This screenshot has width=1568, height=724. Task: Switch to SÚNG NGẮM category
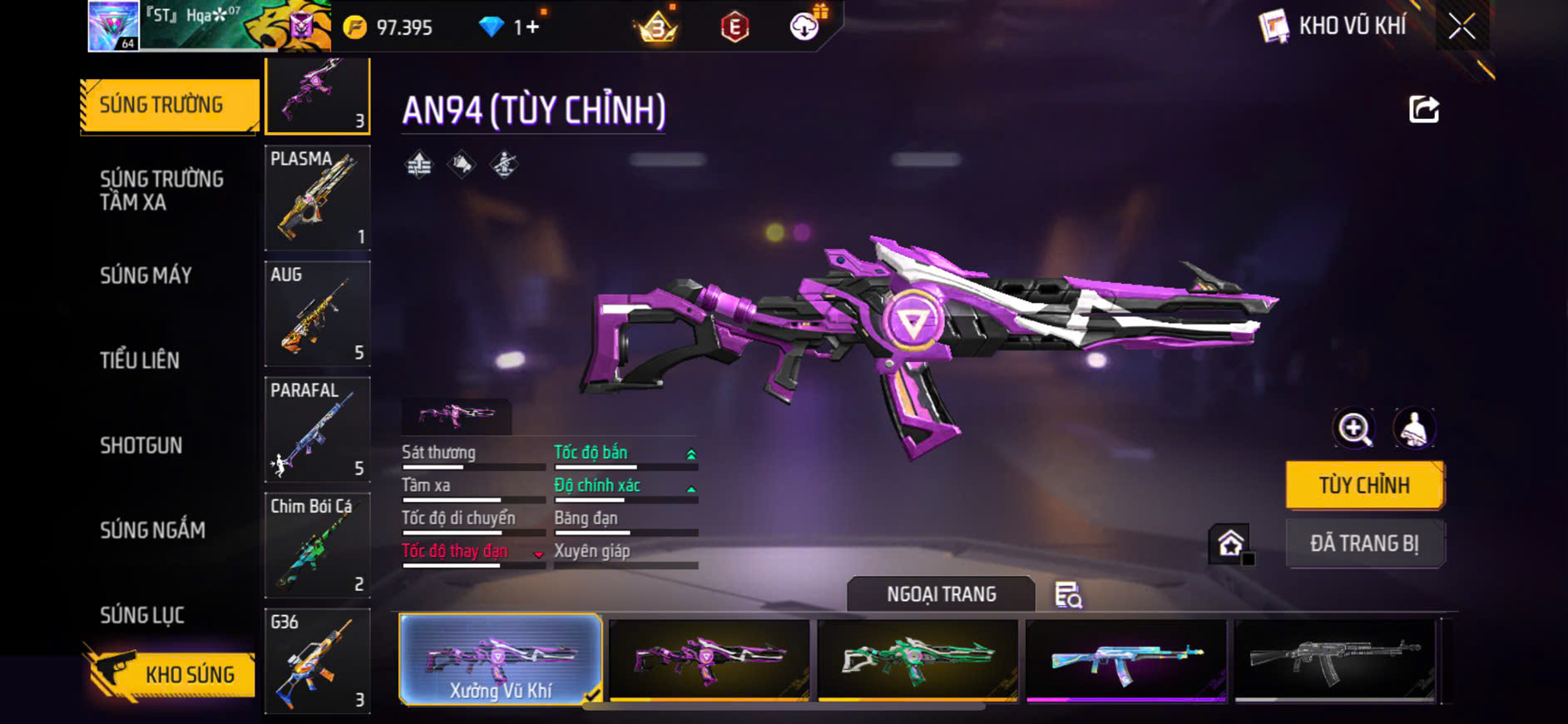click(152, 530)
